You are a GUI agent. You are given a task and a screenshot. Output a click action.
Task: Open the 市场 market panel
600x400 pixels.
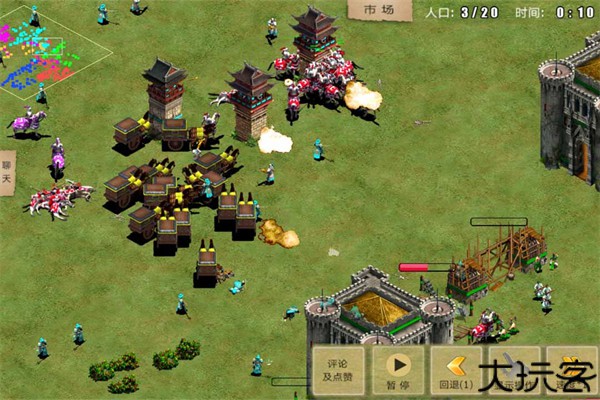click(x=379, y=10)
